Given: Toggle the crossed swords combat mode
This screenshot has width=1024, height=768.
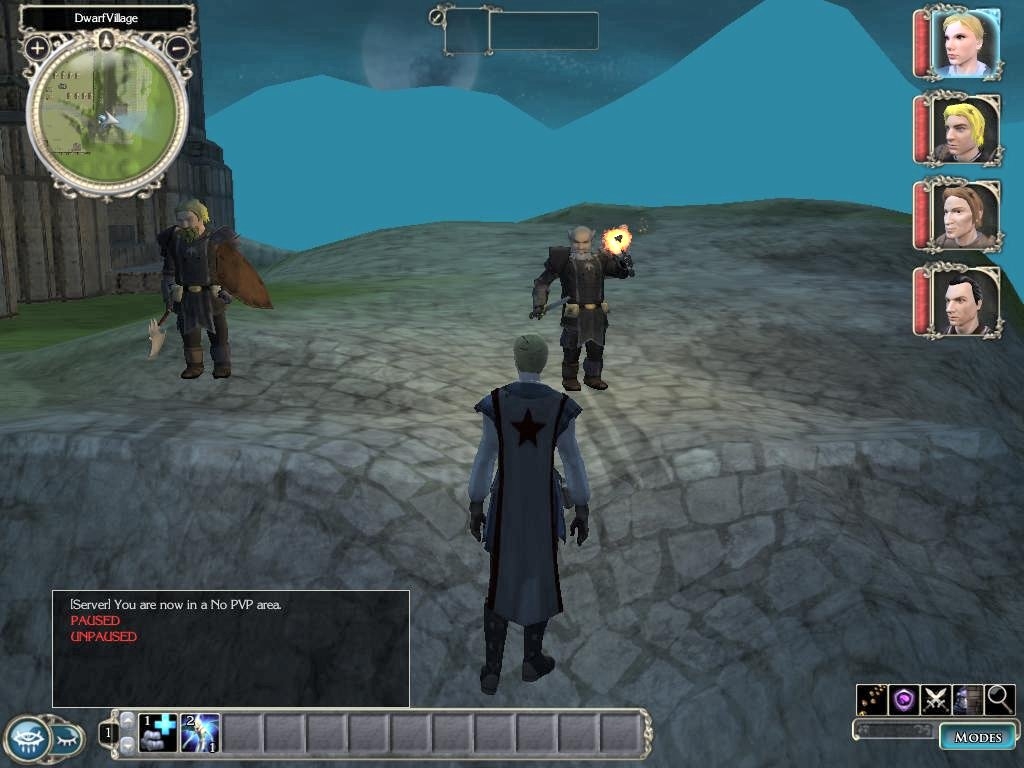Looking at the screenshot, I should 936,699.
